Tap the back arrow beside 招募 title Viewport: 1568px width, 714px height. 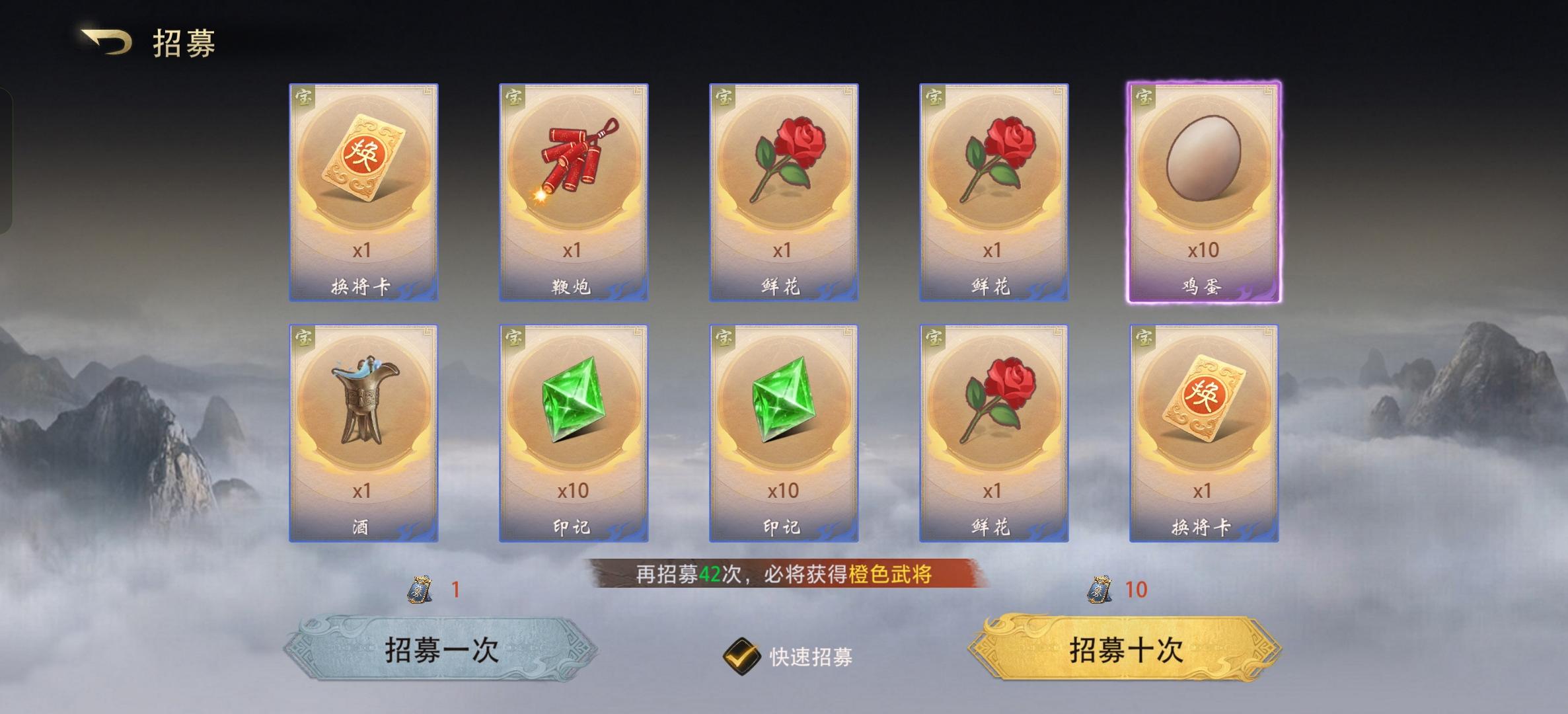(x=106, y=41)
